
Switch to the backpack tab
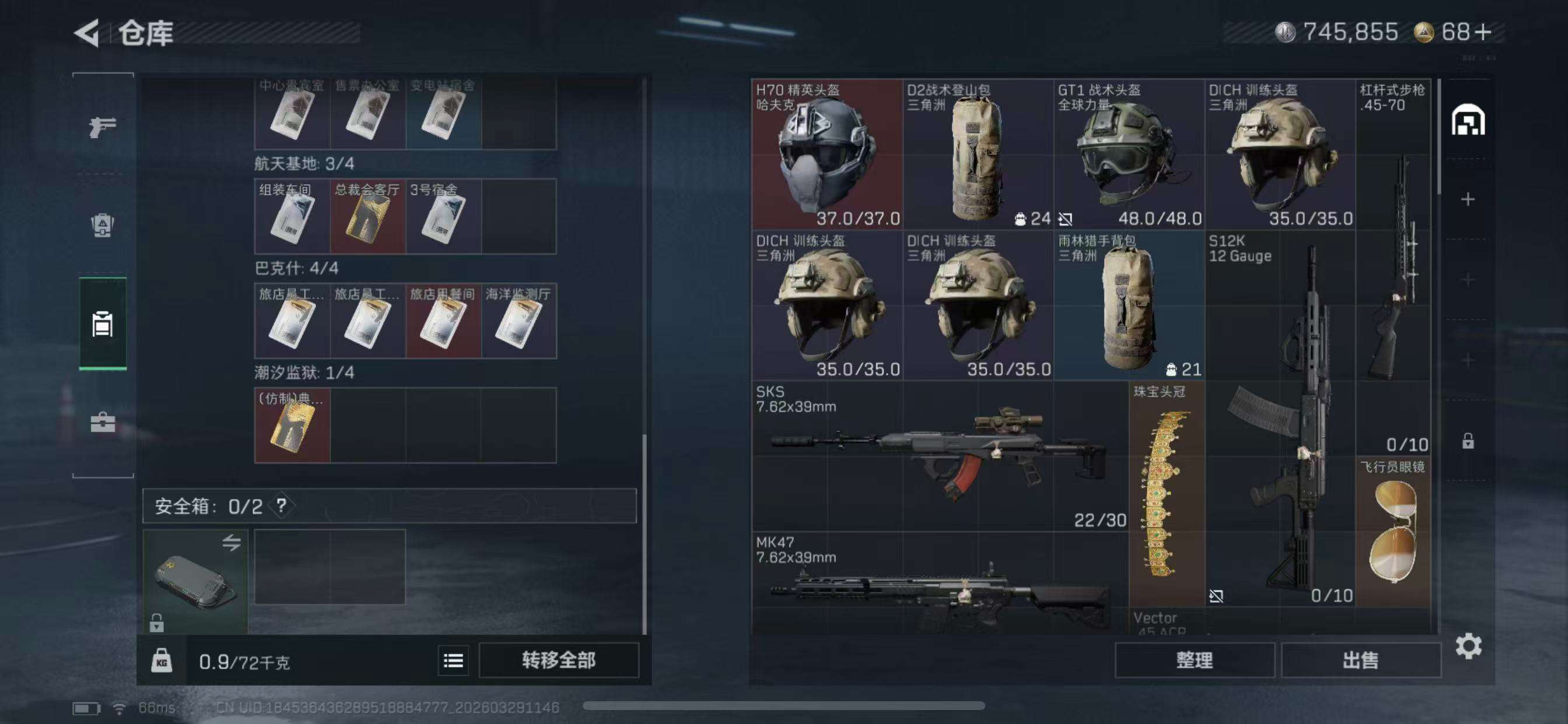click(102, 225)
